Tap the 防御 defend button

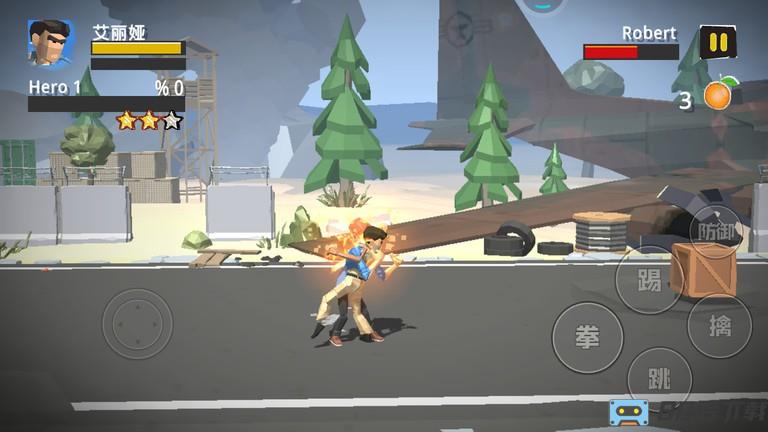pos(716,228)
